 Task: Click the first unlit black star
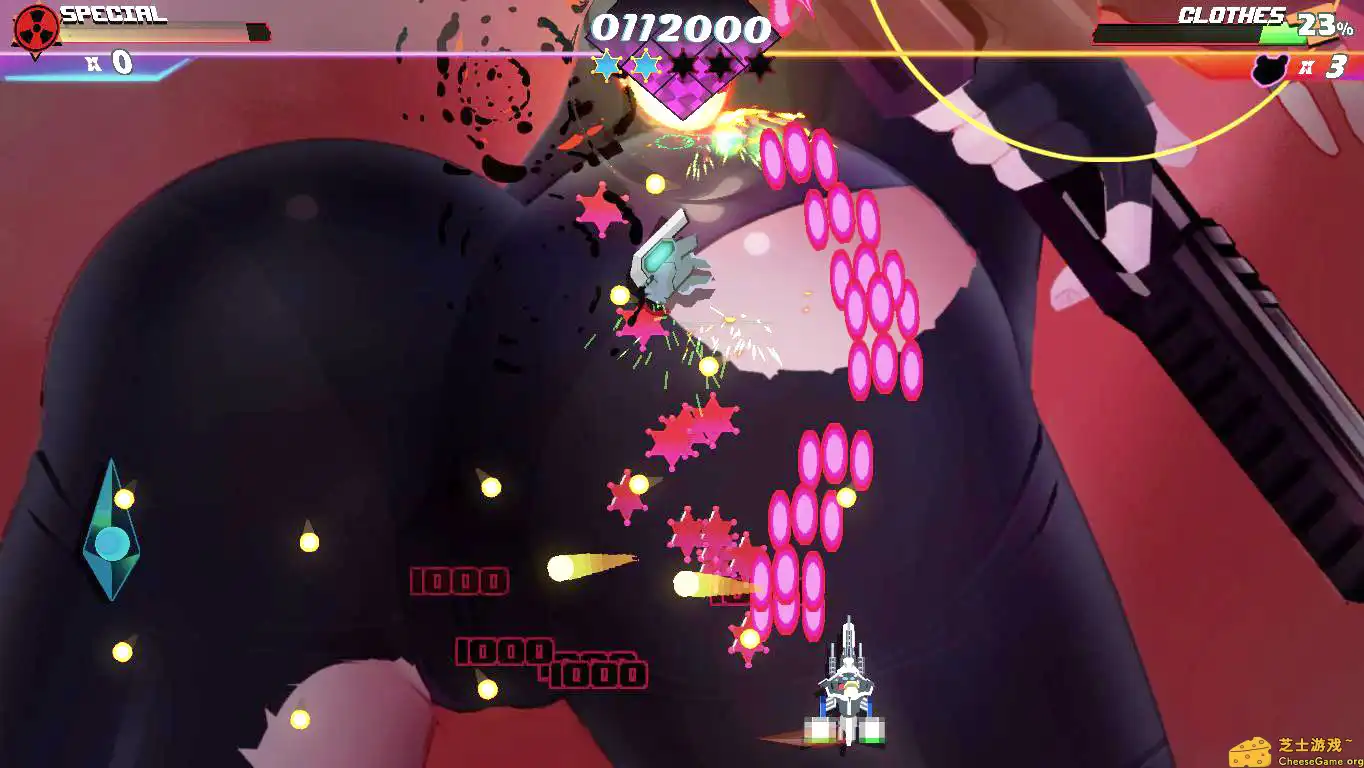tap(683, 64)
